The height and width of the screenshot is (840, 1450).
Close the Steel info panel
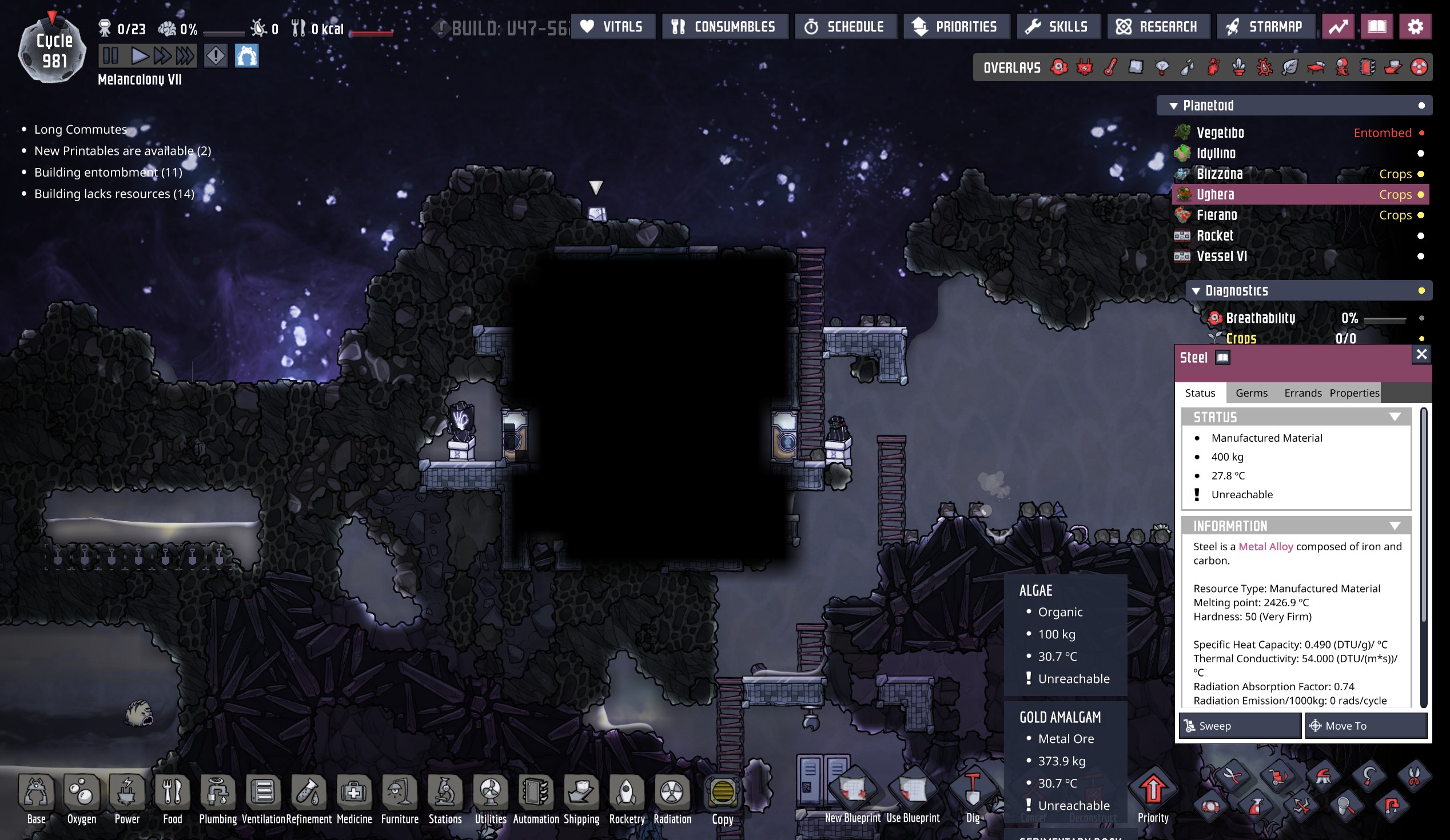pos(1421,354)
